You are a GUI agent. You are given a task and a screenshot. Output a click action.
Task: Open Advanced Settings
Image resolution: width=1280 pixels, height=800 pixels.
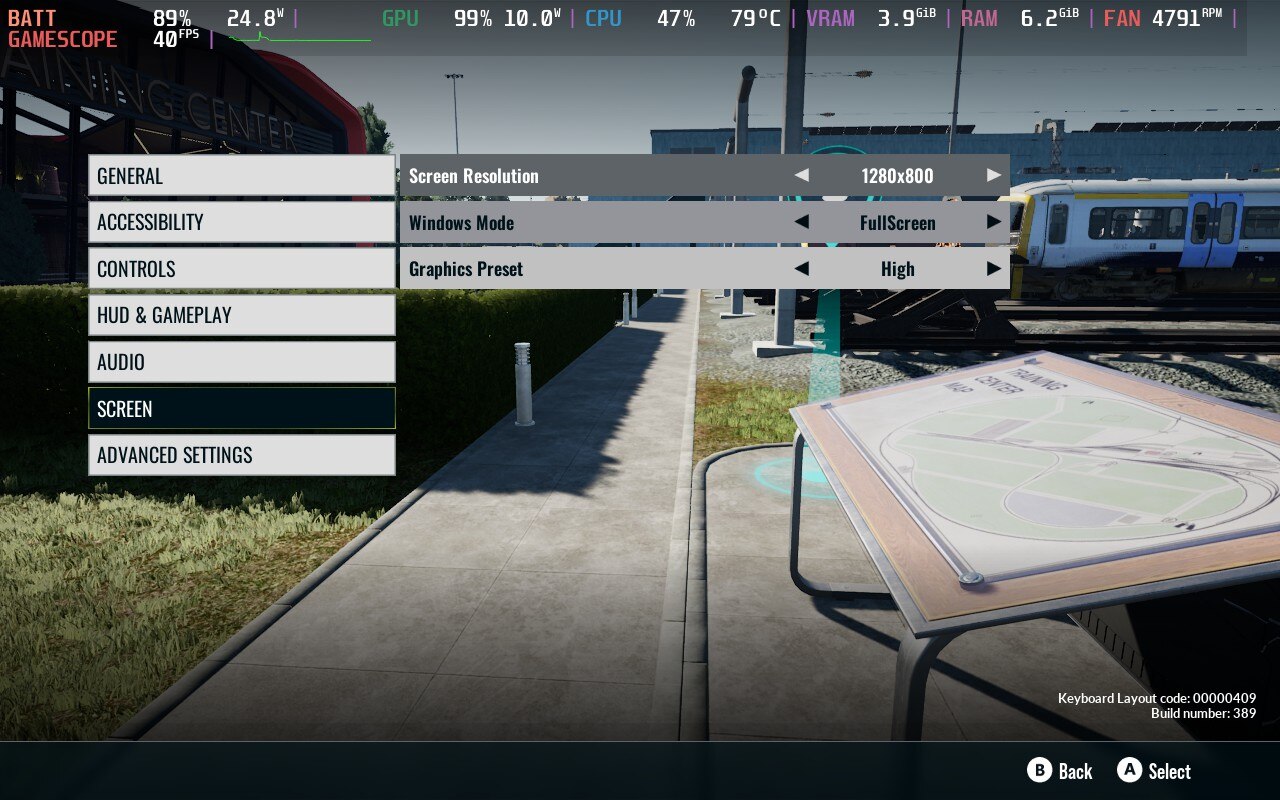tap(241, 455)
